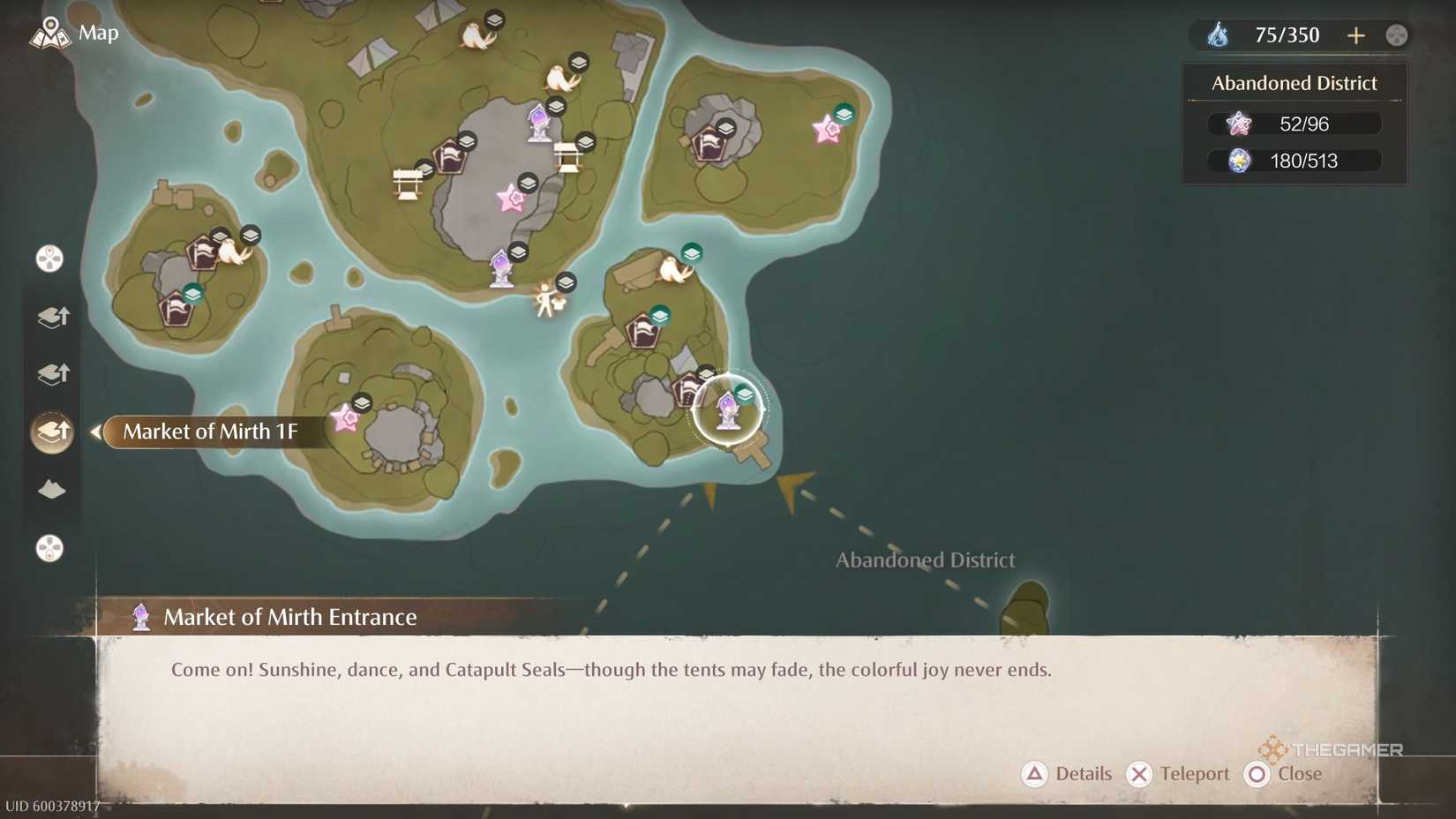Screen dimensions: 1456x819
Task: Open Details for Market of Mirth Entrance
Action: tap(1067, 773)
